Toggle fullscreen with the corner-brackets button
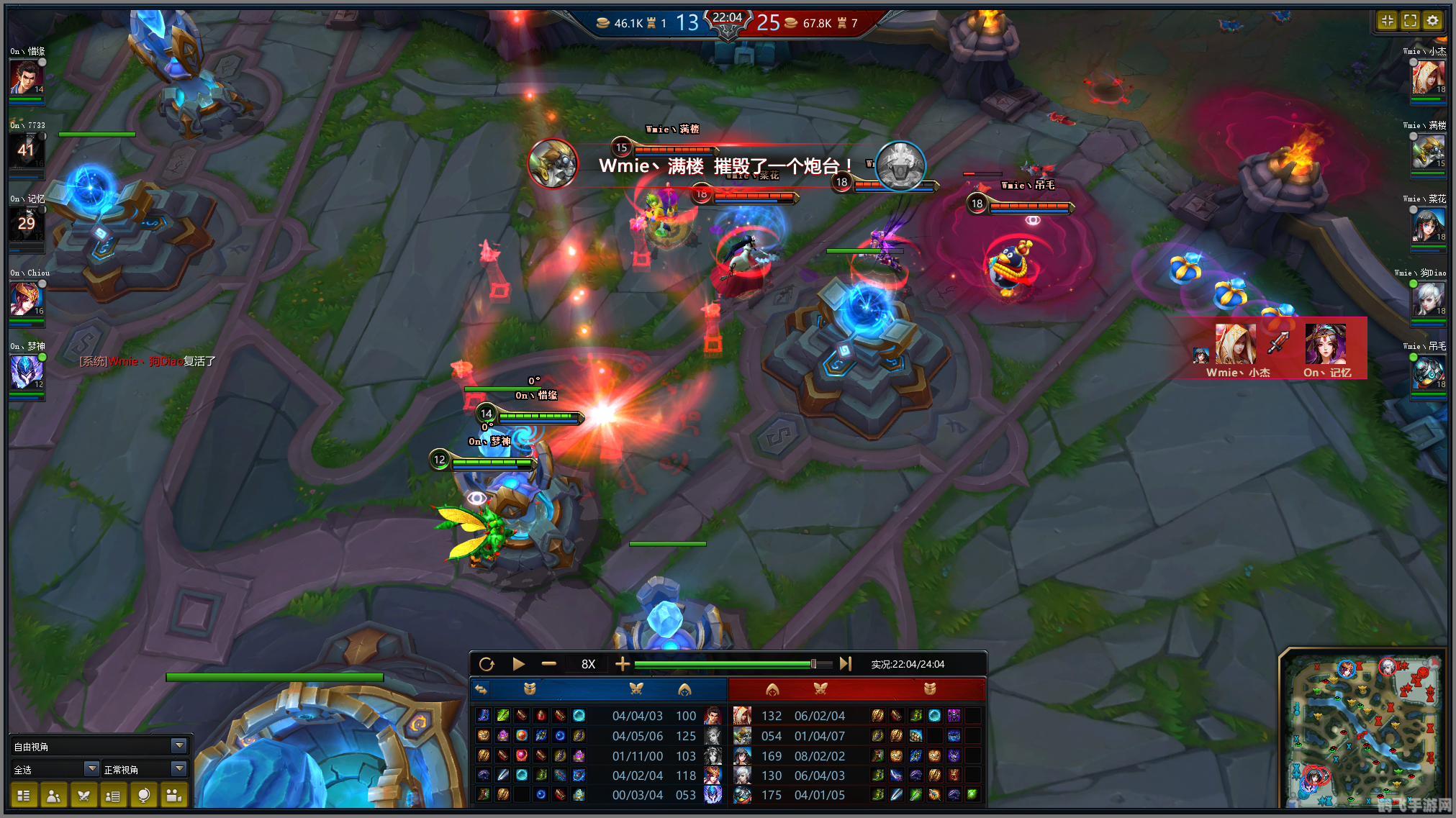Screen dimensions: 1456x818 (x=1410, y=21)
